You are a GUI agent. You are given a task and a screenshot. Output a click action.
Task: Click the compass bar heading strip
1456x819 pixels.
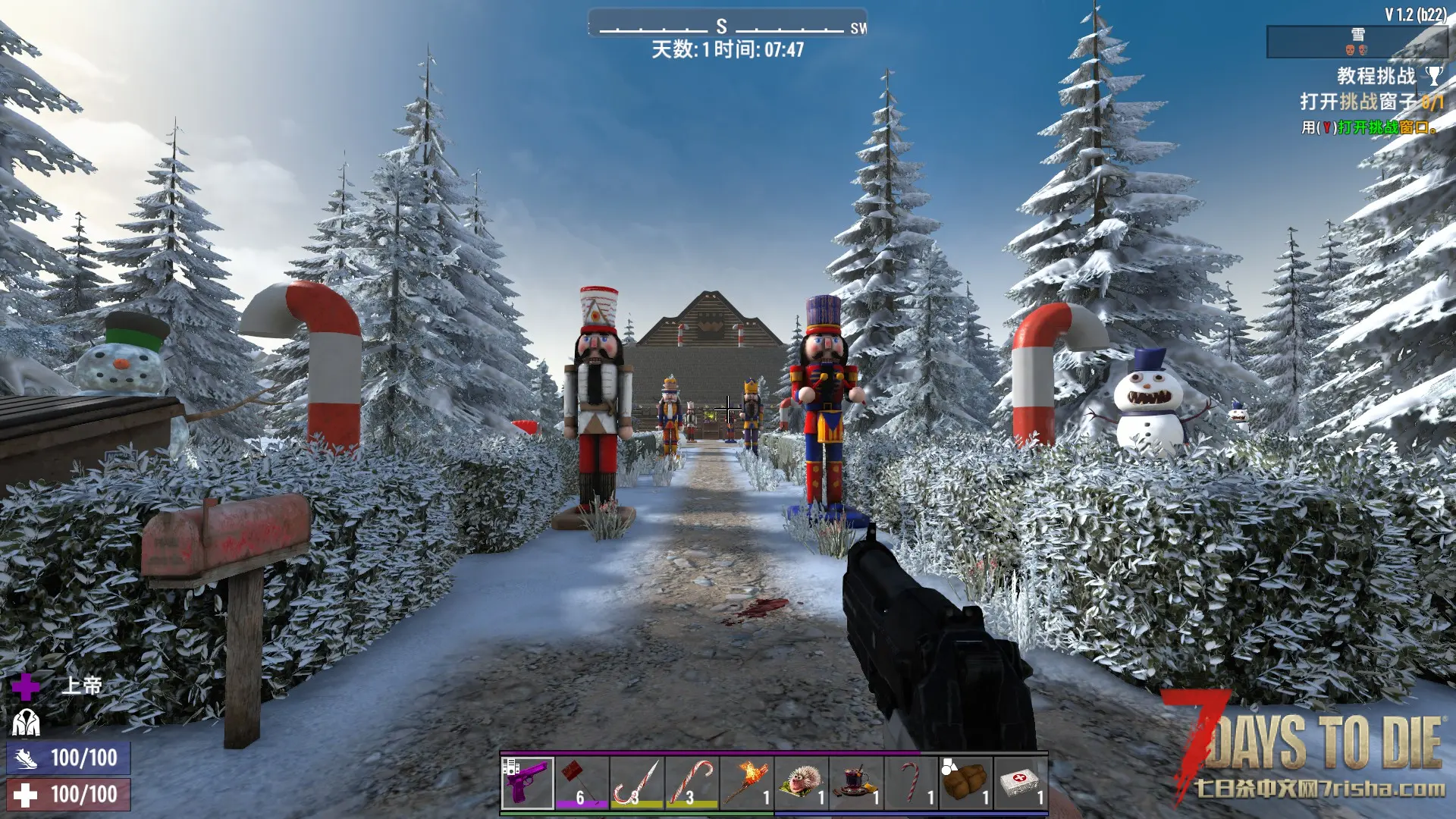pyautogui.click(x=726, y=26)
